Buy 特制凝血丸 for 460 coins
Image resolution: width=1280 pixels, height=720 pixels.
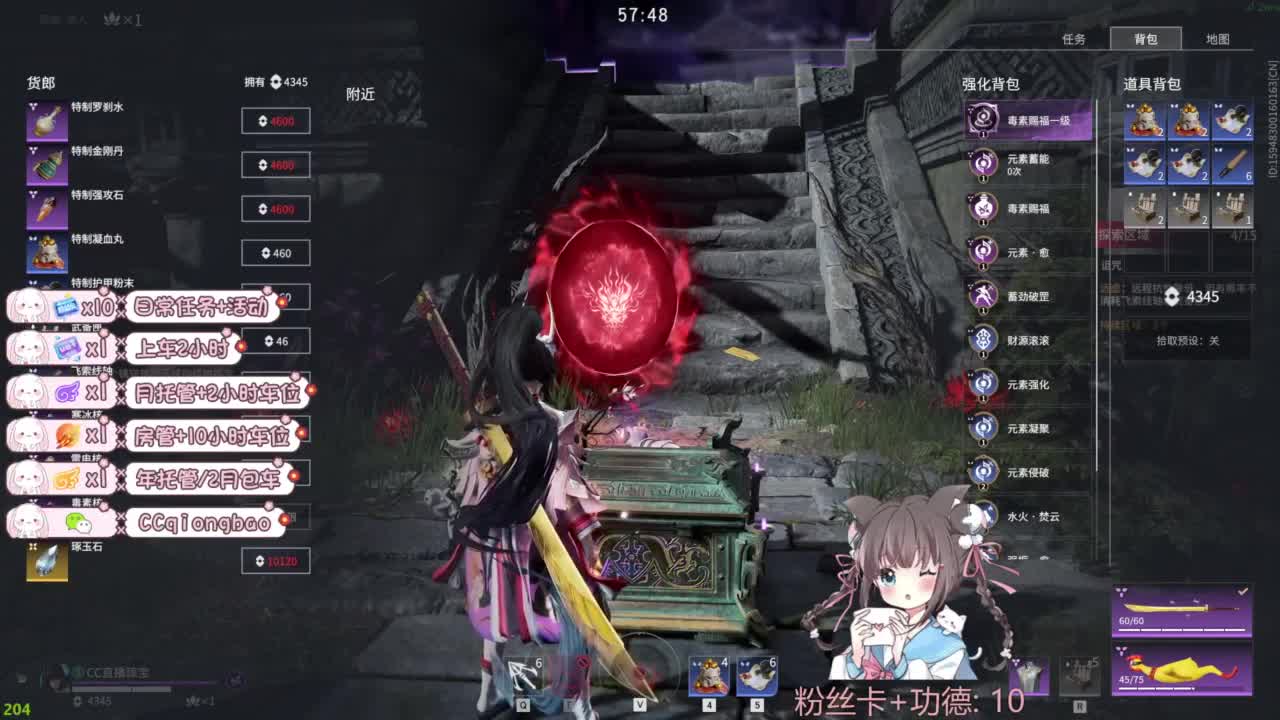point(276,252)
